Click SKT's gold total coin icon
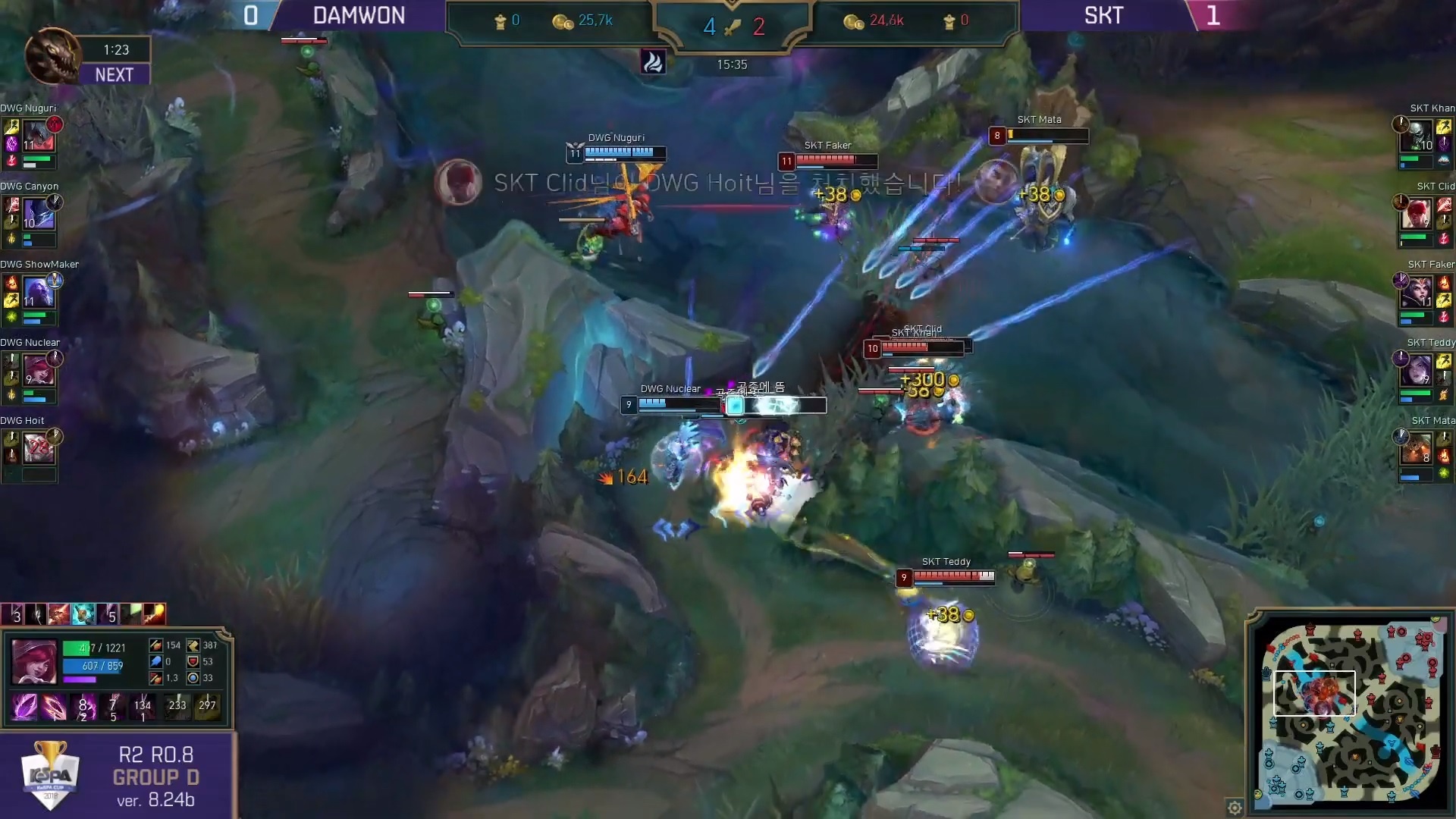Viewport: 1456px width, 819px height. click(854, 20)
